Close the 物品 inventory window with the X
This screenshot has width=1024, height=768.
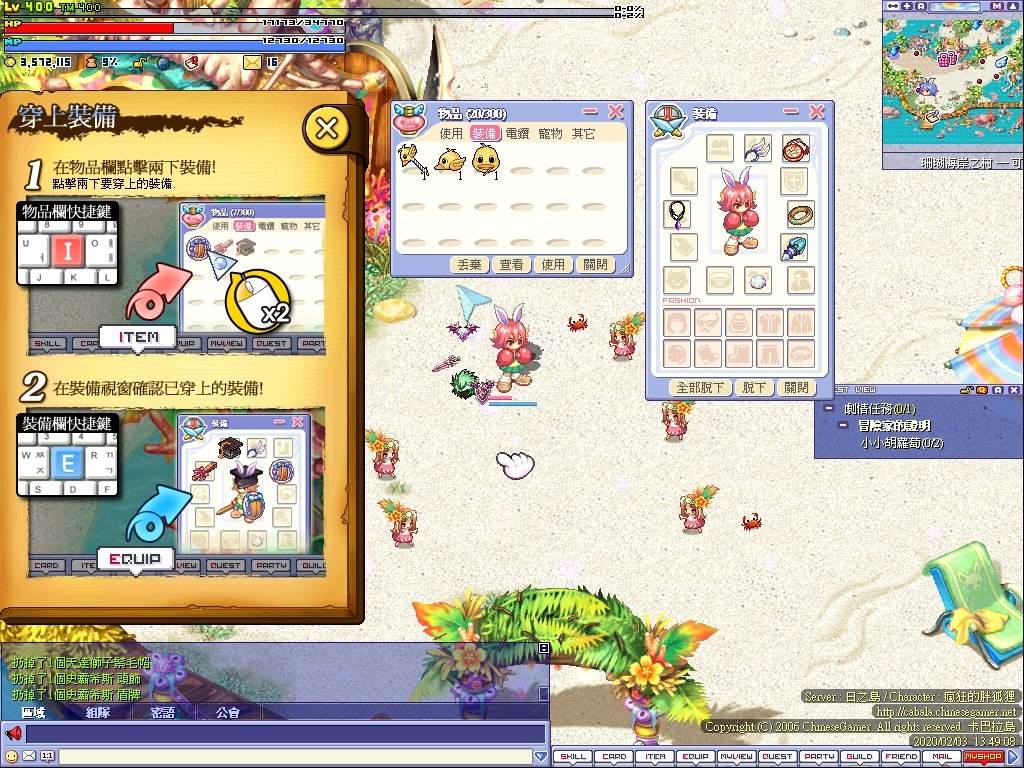616,112
